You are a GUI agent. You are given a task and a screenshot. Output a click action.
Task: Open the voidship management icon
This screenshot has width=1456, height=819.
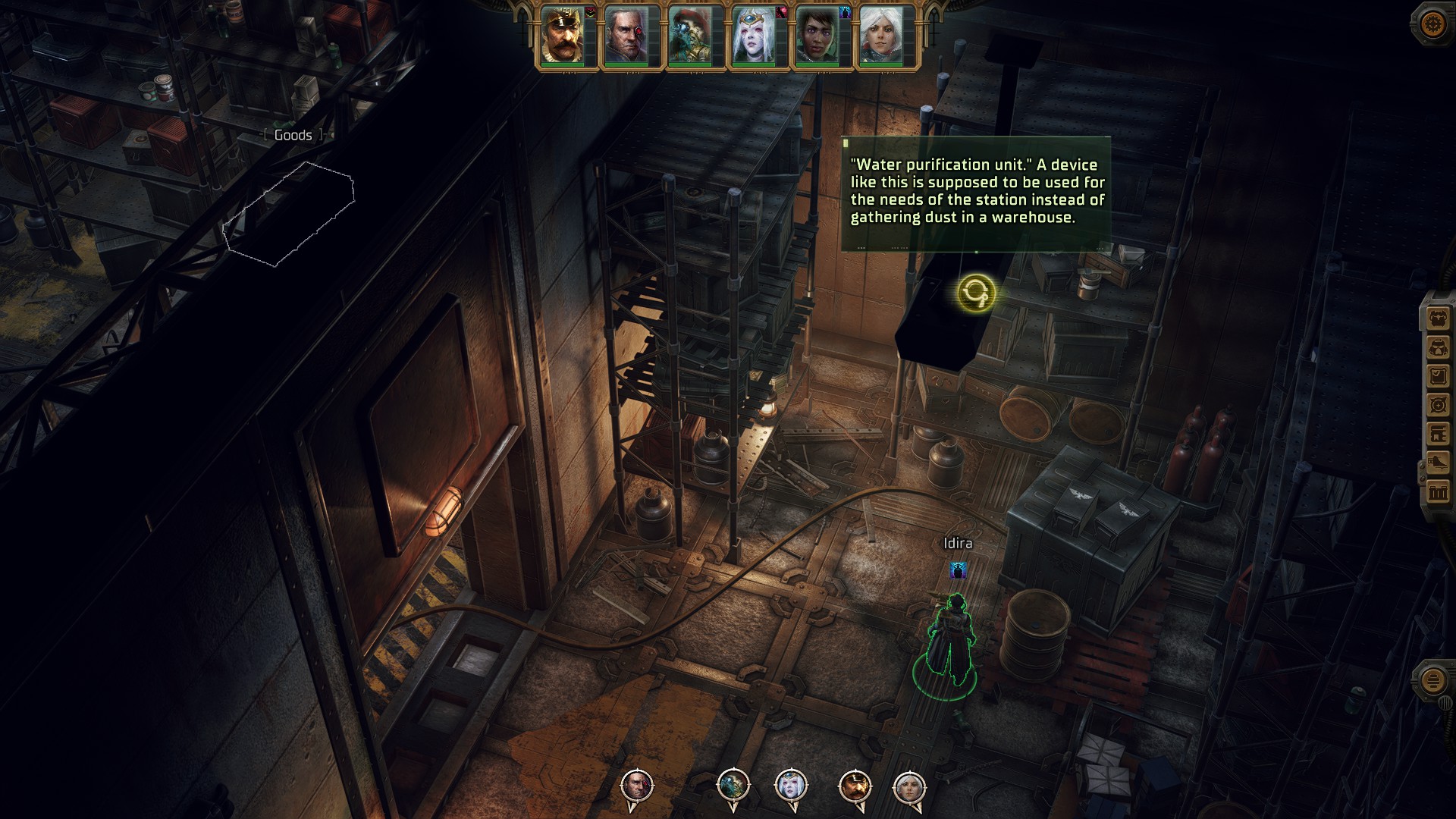[x=1438, y=463]
